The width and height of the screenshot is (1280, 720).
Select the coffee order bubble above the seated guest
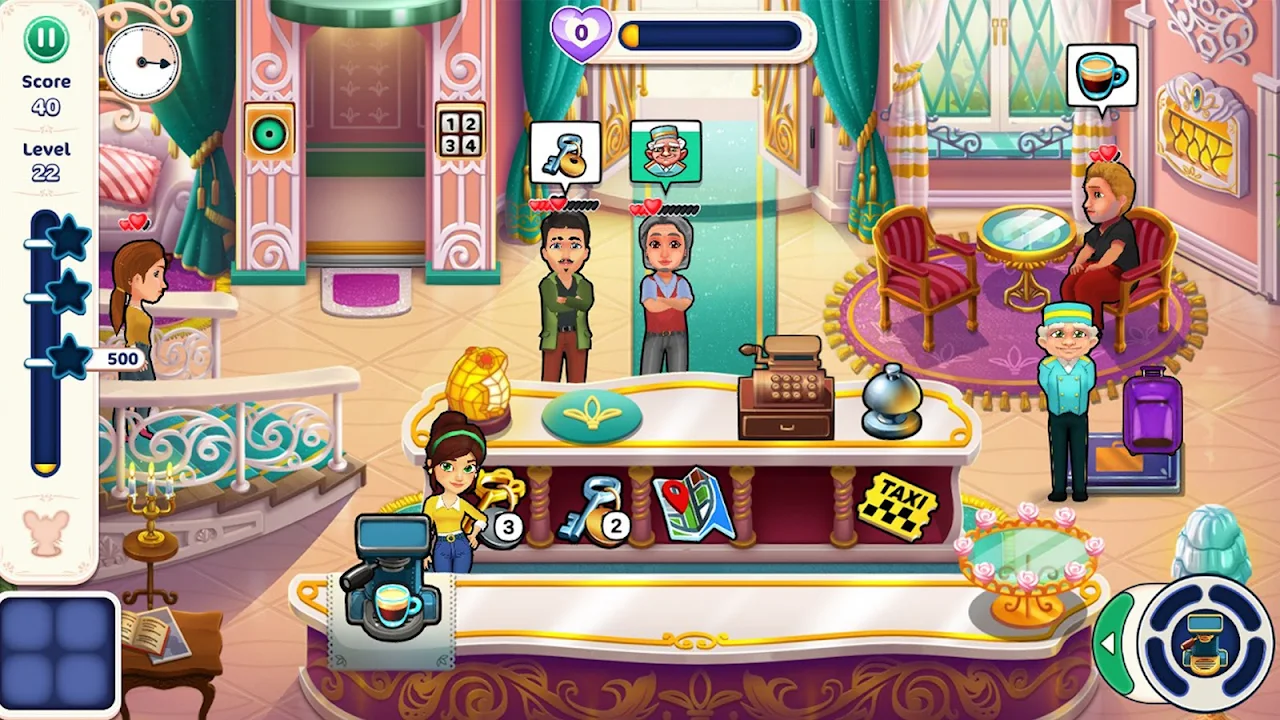[x=1101, y=76]
